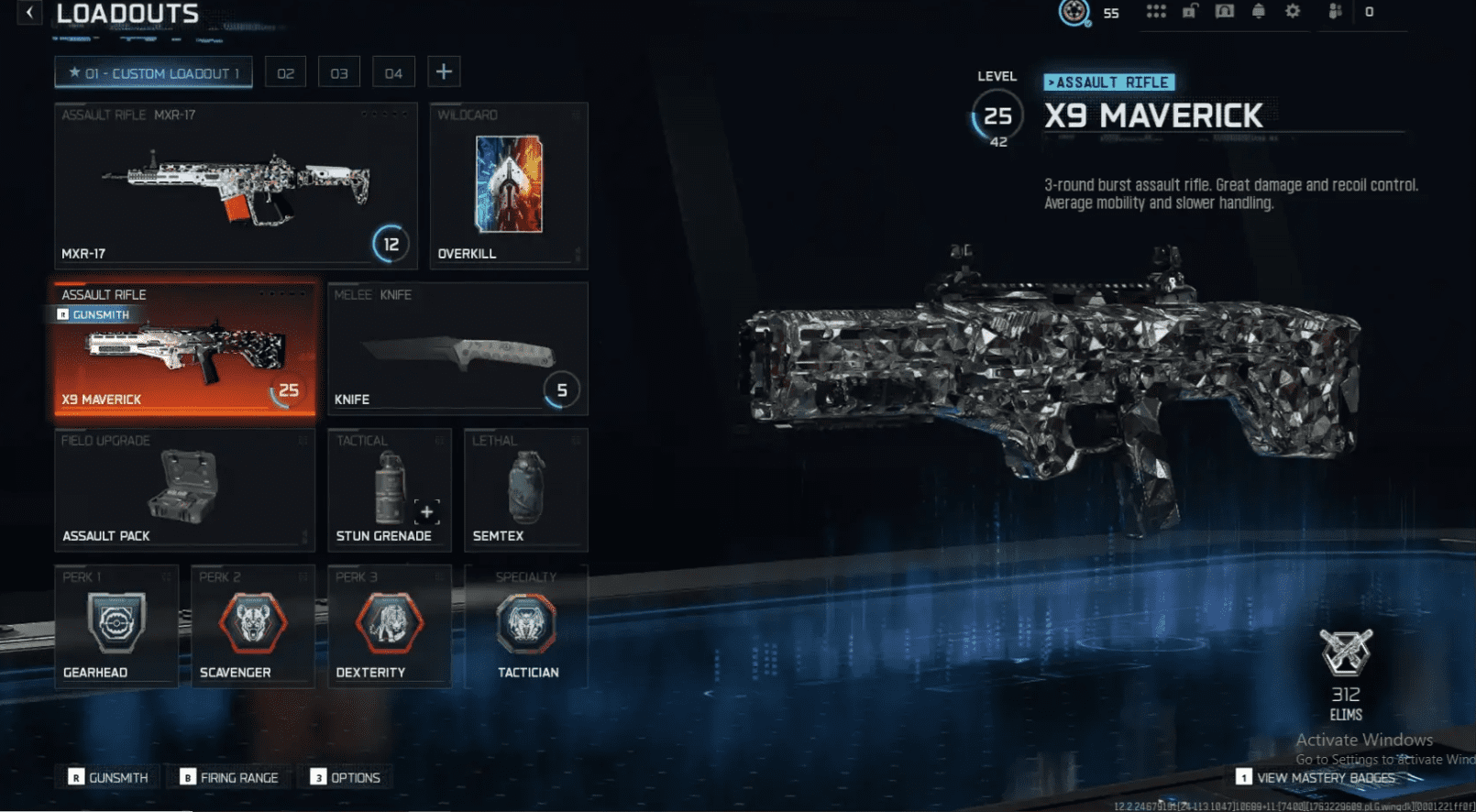Click the camo camera icon in header

[1223, 12]
